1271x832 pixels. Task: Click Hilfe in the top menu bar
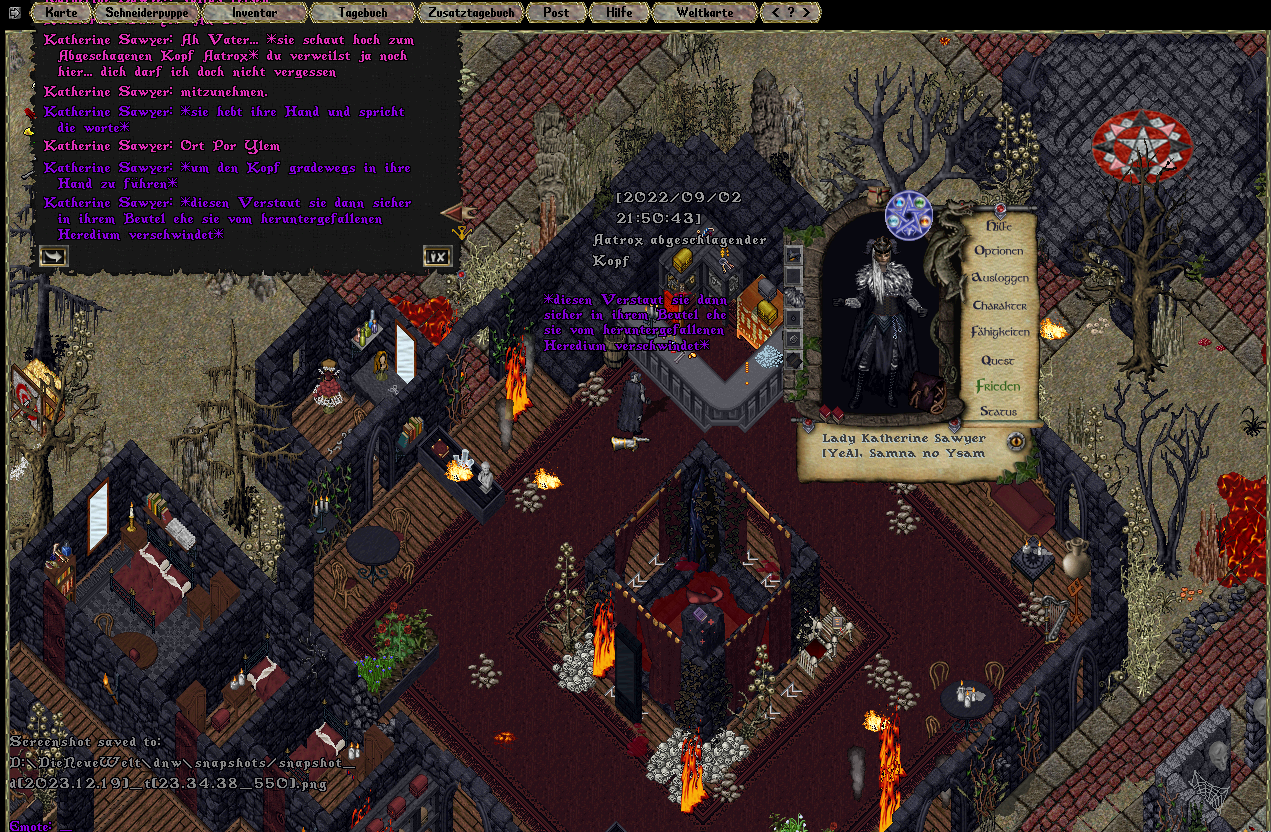[x=618, y=13]
